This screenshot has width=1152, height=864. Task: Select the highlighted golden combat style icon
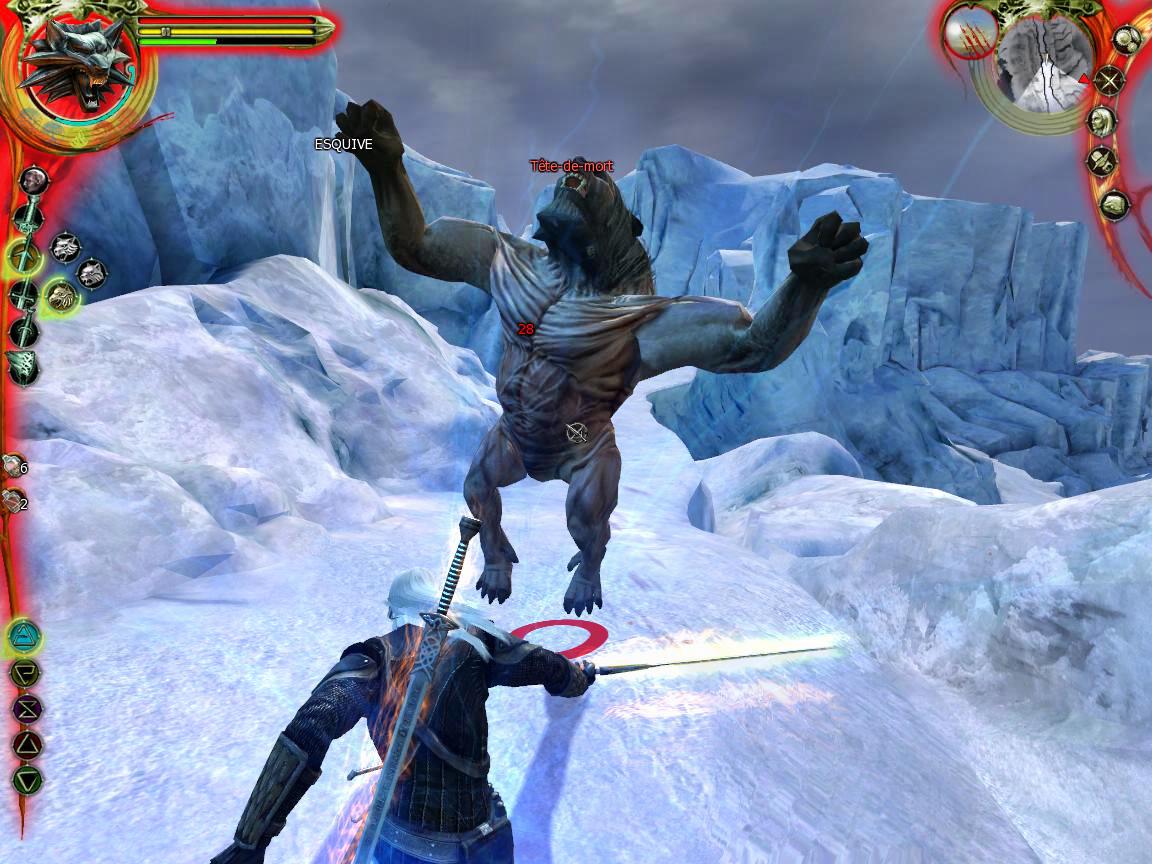click(x=62, y=294)
